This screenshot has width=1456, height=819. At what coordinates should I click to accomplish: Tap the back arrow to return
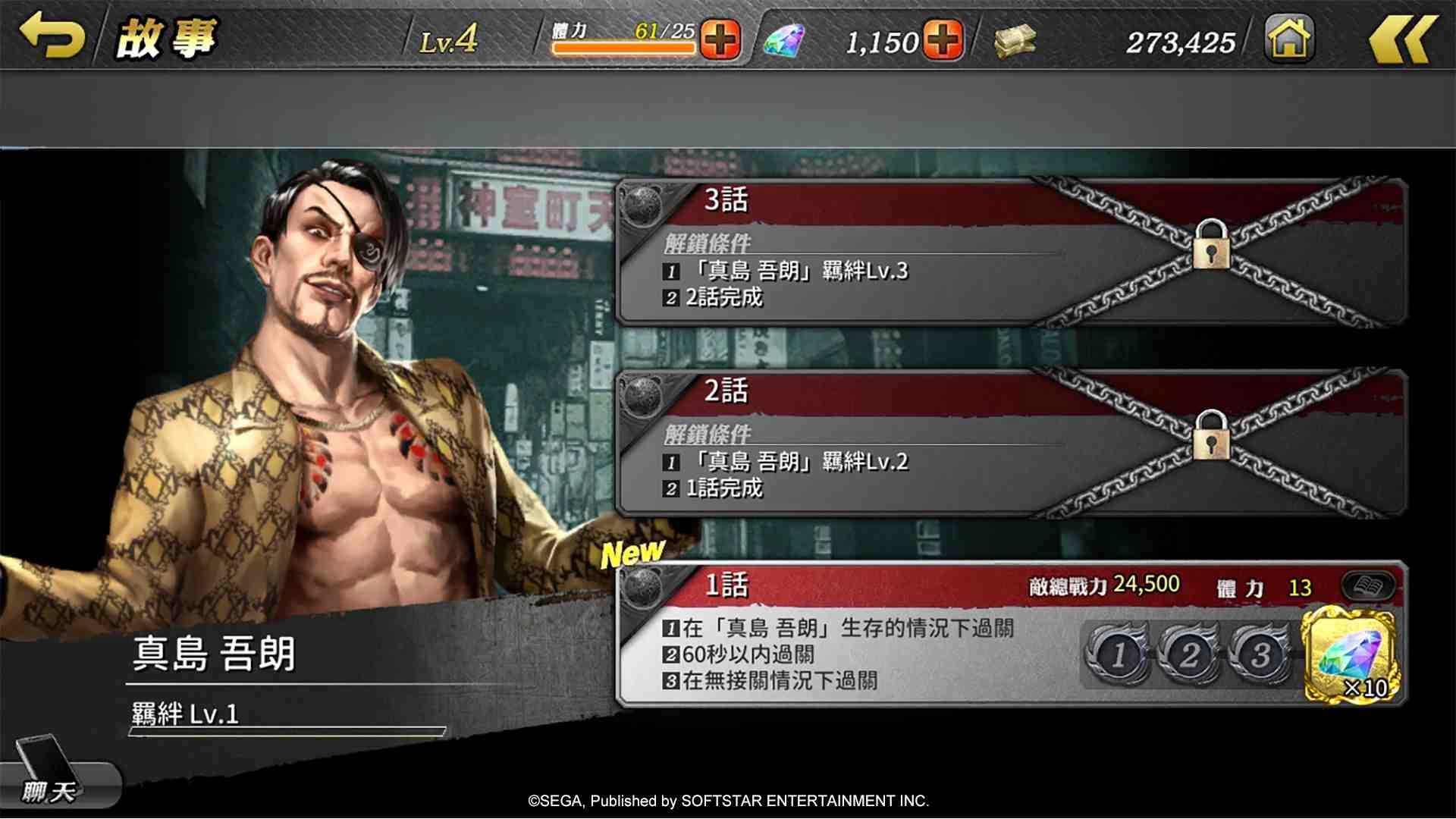[x=53, y=36]
